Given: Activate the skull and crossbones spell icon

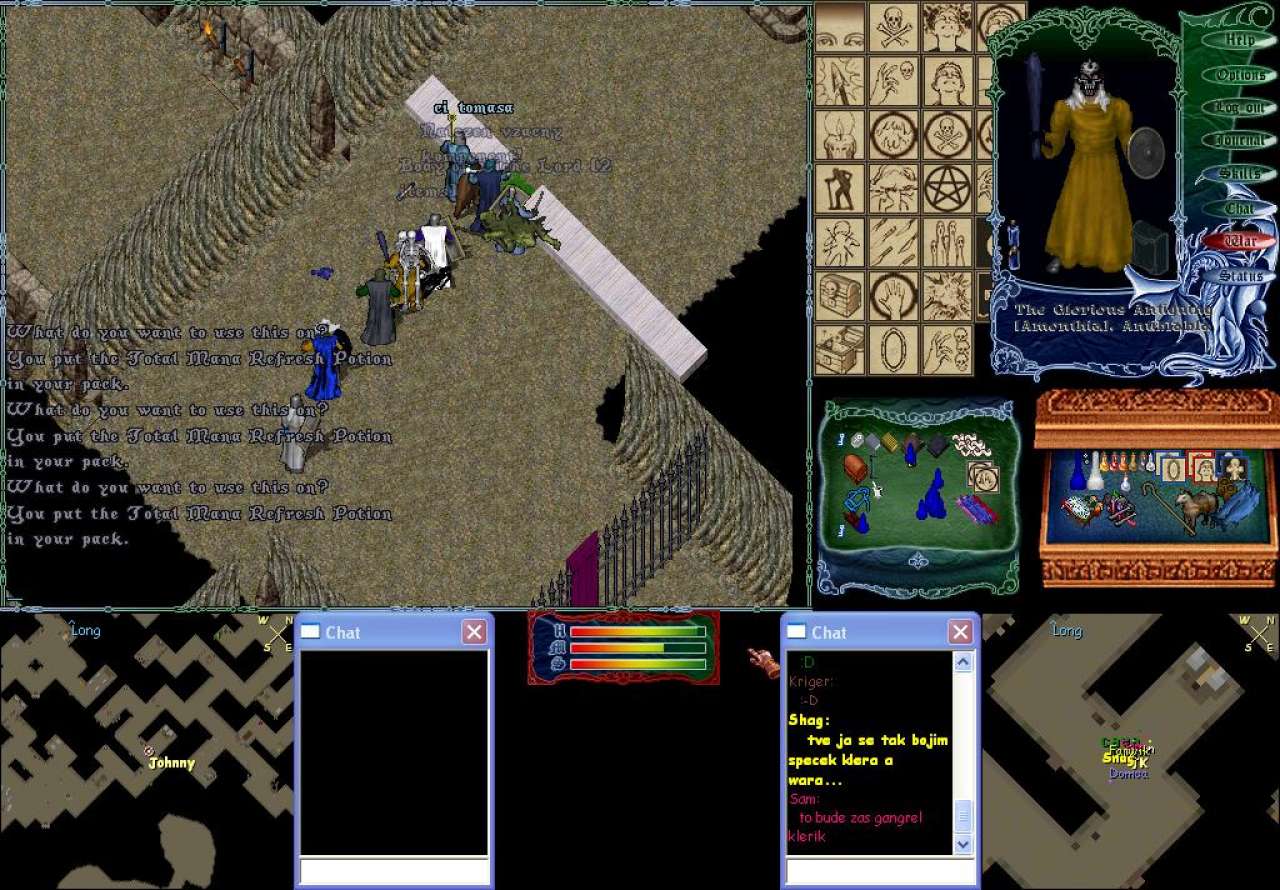Looking at the screenshot, I should pyautogui.click(x=893, y=26).
